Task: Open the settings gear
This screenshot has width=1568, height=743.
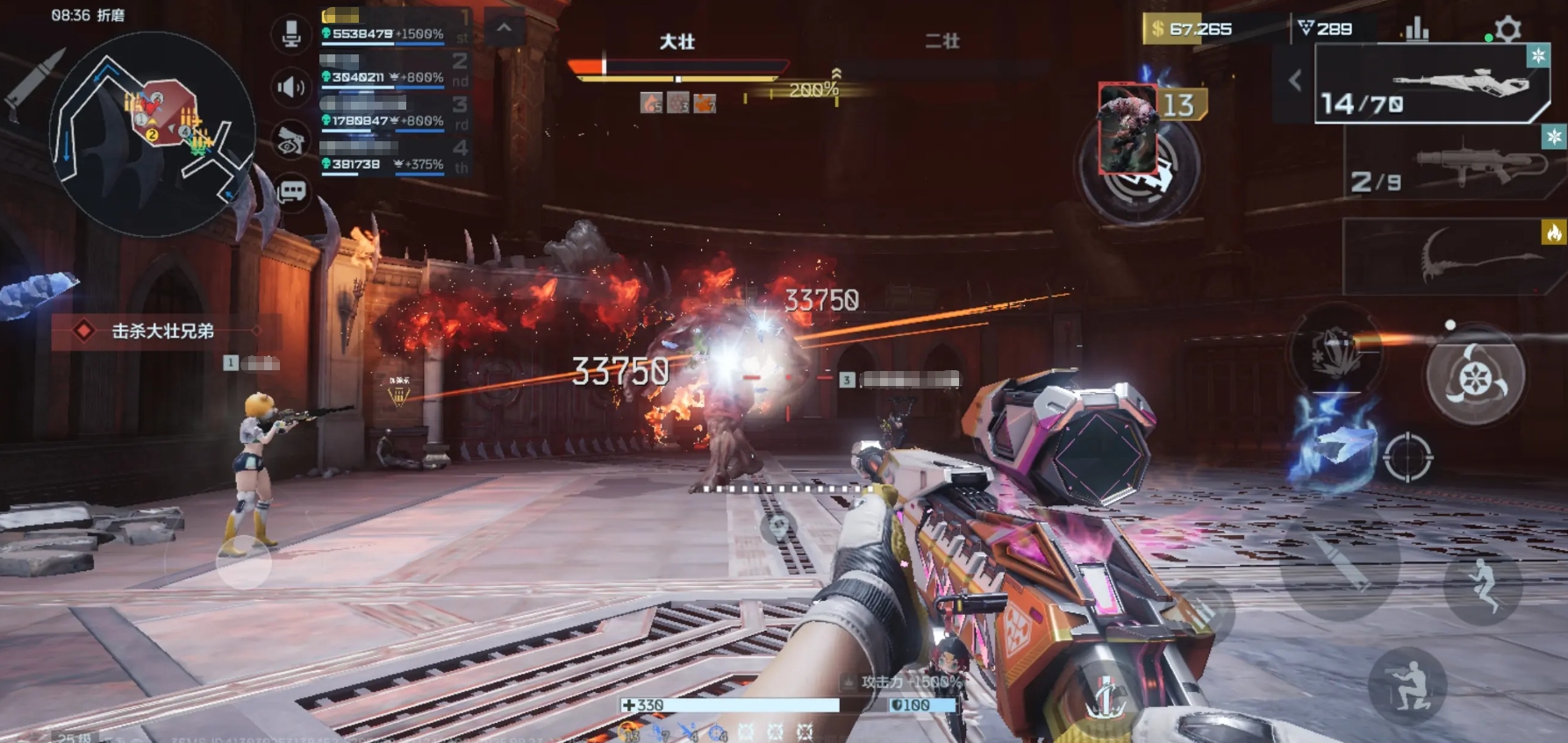Action: [x=1507, y=29]
